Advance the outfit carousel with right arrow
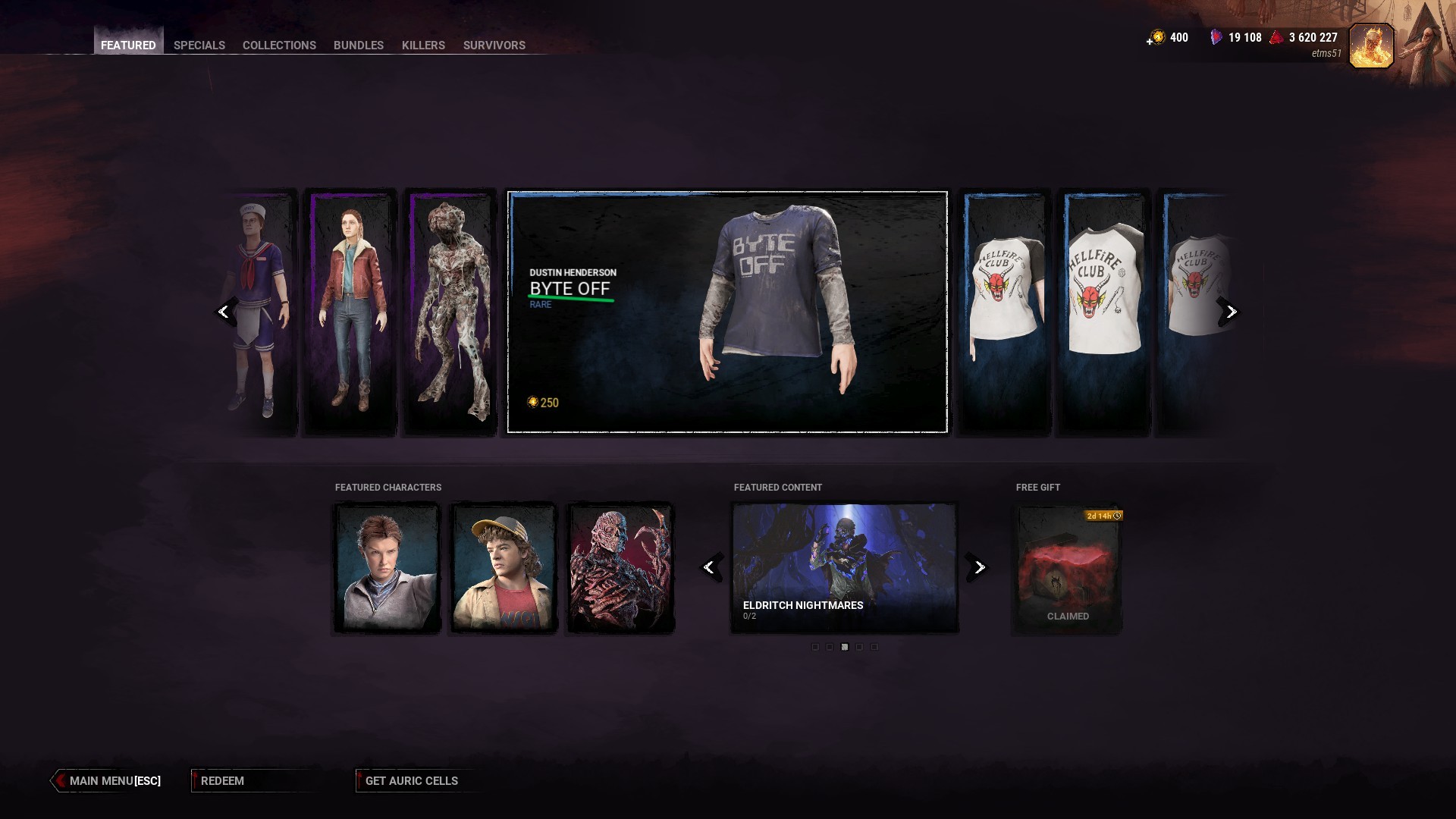This screenshot has height=819, width=1456. pos(1231,312)
